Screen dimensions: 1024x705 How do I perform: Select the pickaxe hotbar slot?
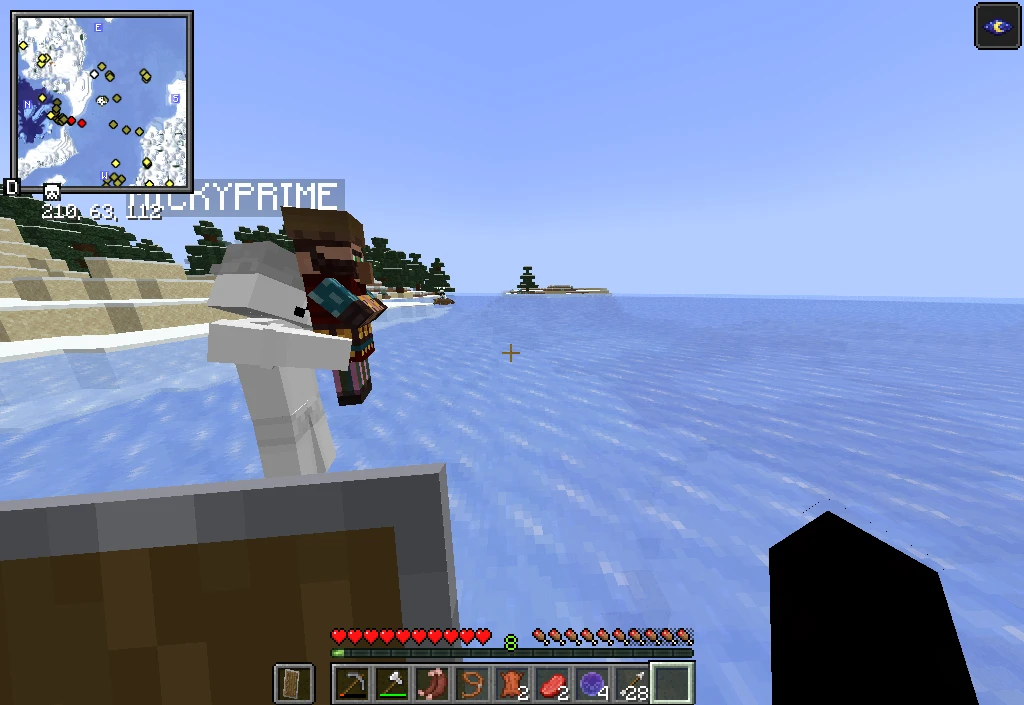(351, 684)
